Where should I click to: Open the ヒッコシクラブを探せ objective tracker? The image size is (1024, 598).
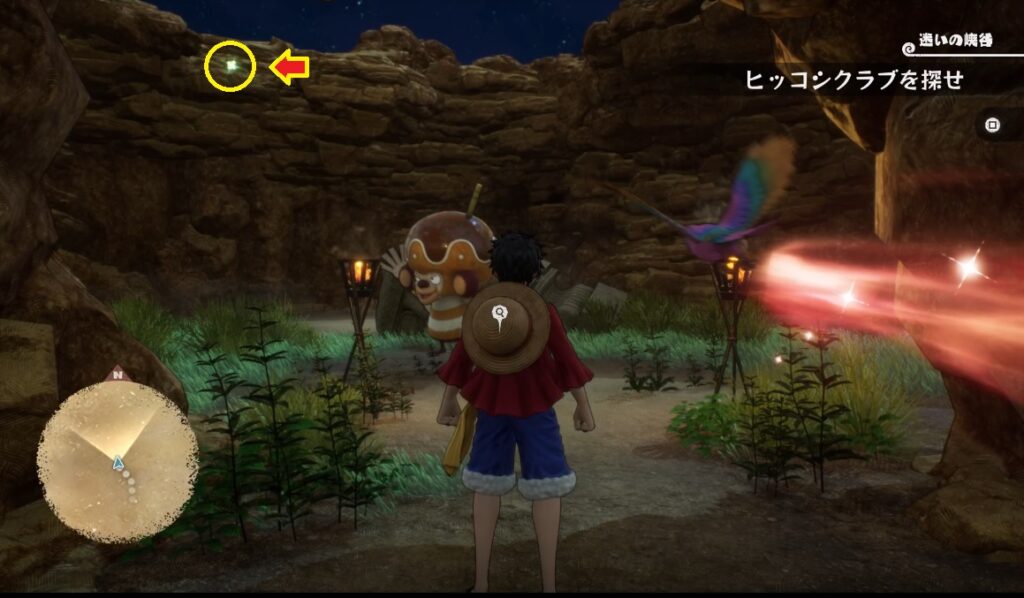coord(854,82)
